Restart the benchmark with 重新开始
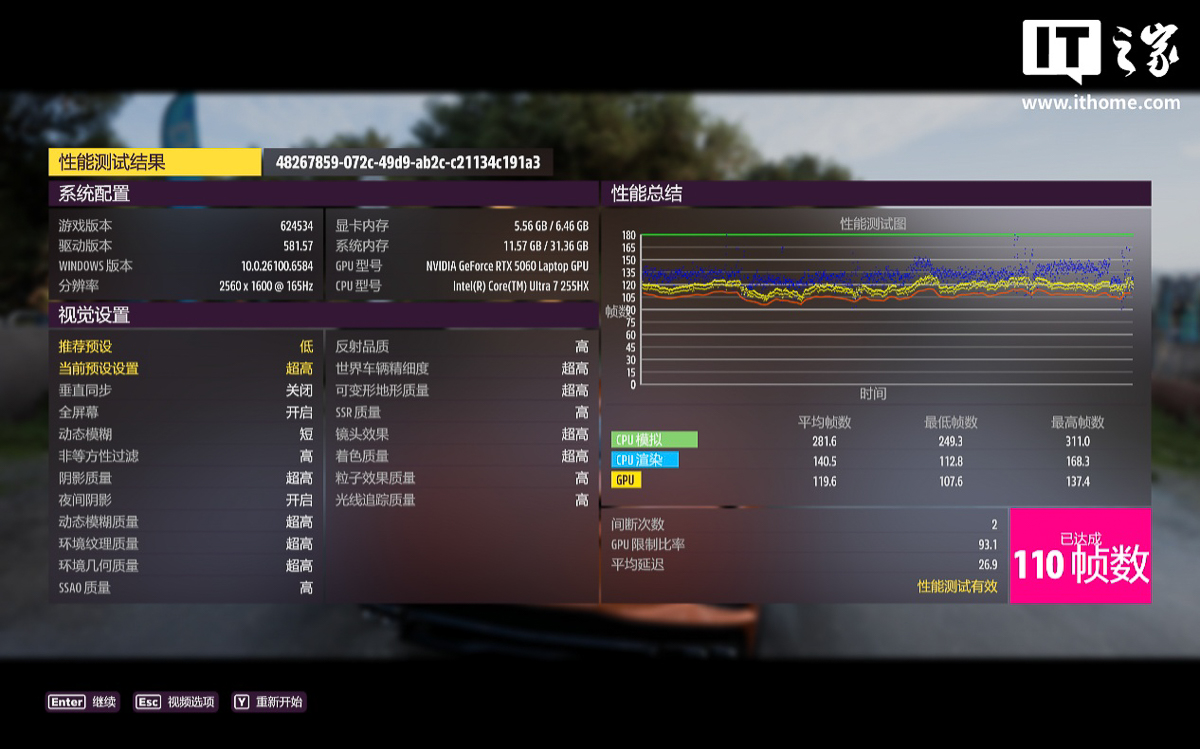Screen dimensions: 1200x749 click(268, 702)
